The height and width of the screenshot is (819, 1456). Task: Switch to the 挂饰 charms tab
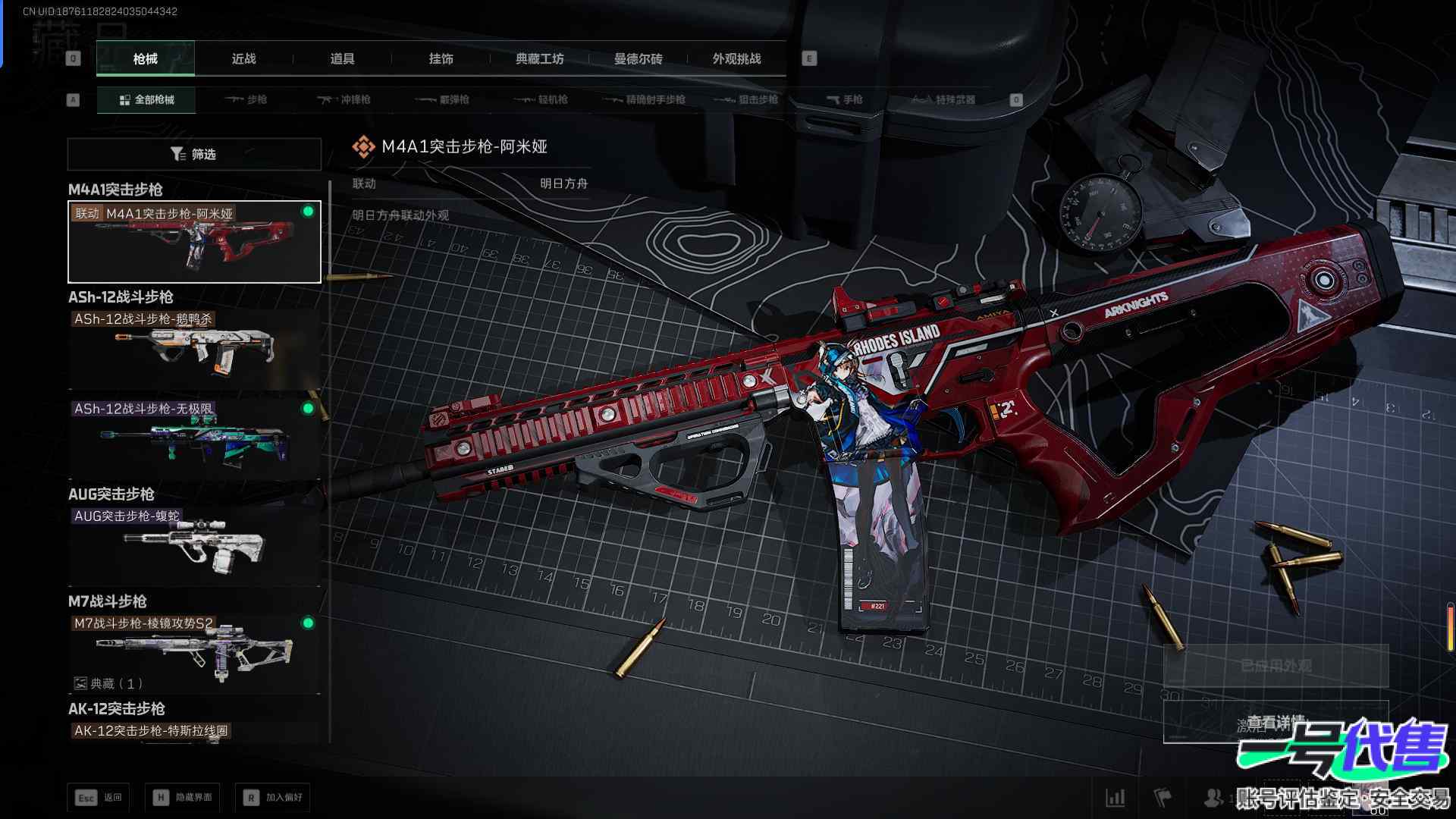pos(441,58)
